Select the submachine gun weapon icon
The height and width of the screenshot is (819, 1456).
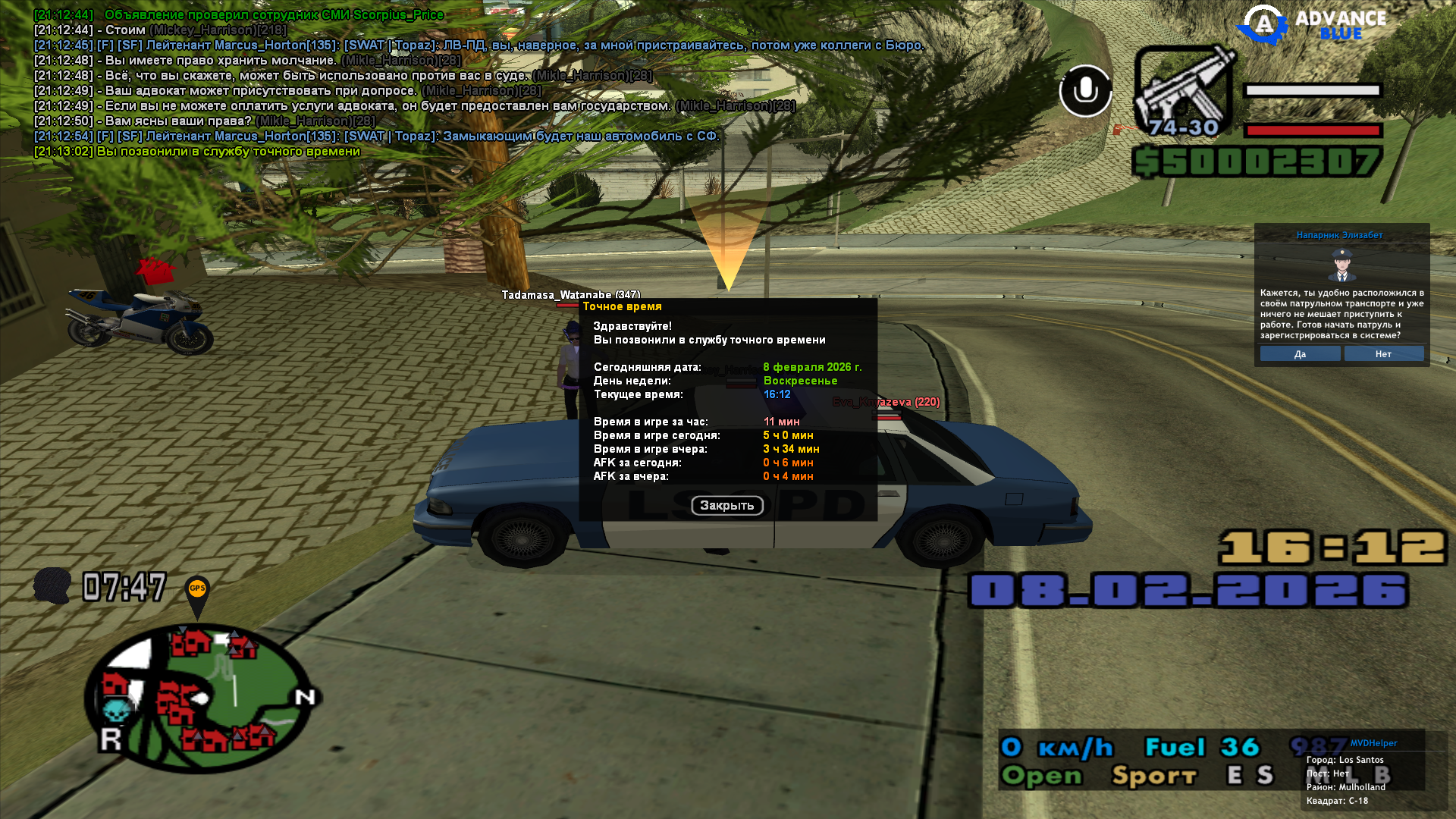click(1183, 91)
